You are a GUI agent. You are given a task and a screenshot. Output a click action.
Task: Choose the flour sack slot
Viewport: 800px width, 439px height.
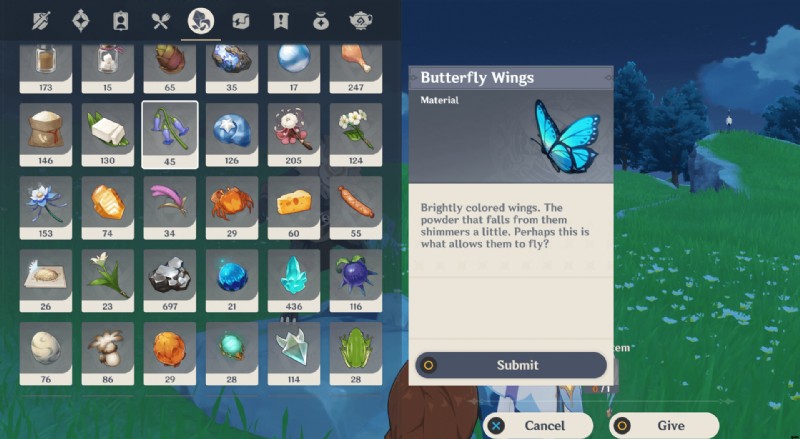coord(46,129)
